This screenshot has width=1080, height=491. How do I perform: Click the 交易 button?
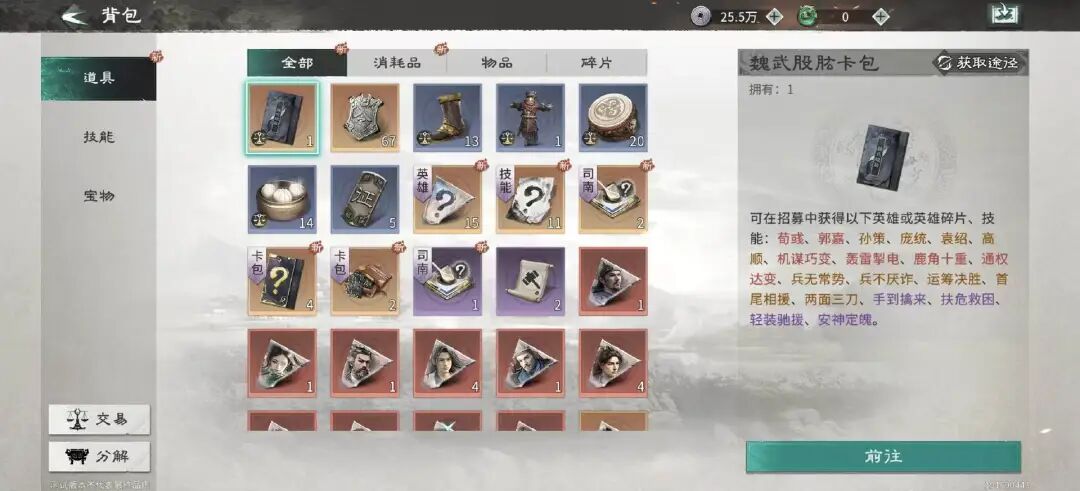(100, 419)
